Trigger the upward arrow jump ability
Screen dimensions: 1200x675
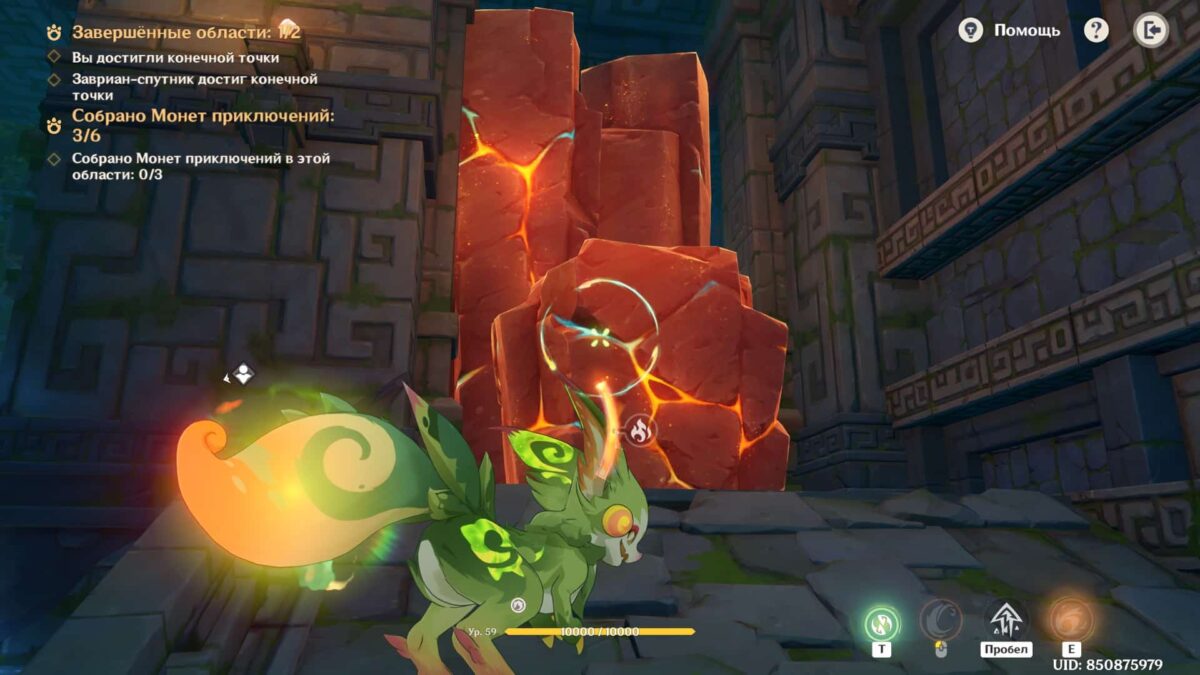[x=1005, y=620]
